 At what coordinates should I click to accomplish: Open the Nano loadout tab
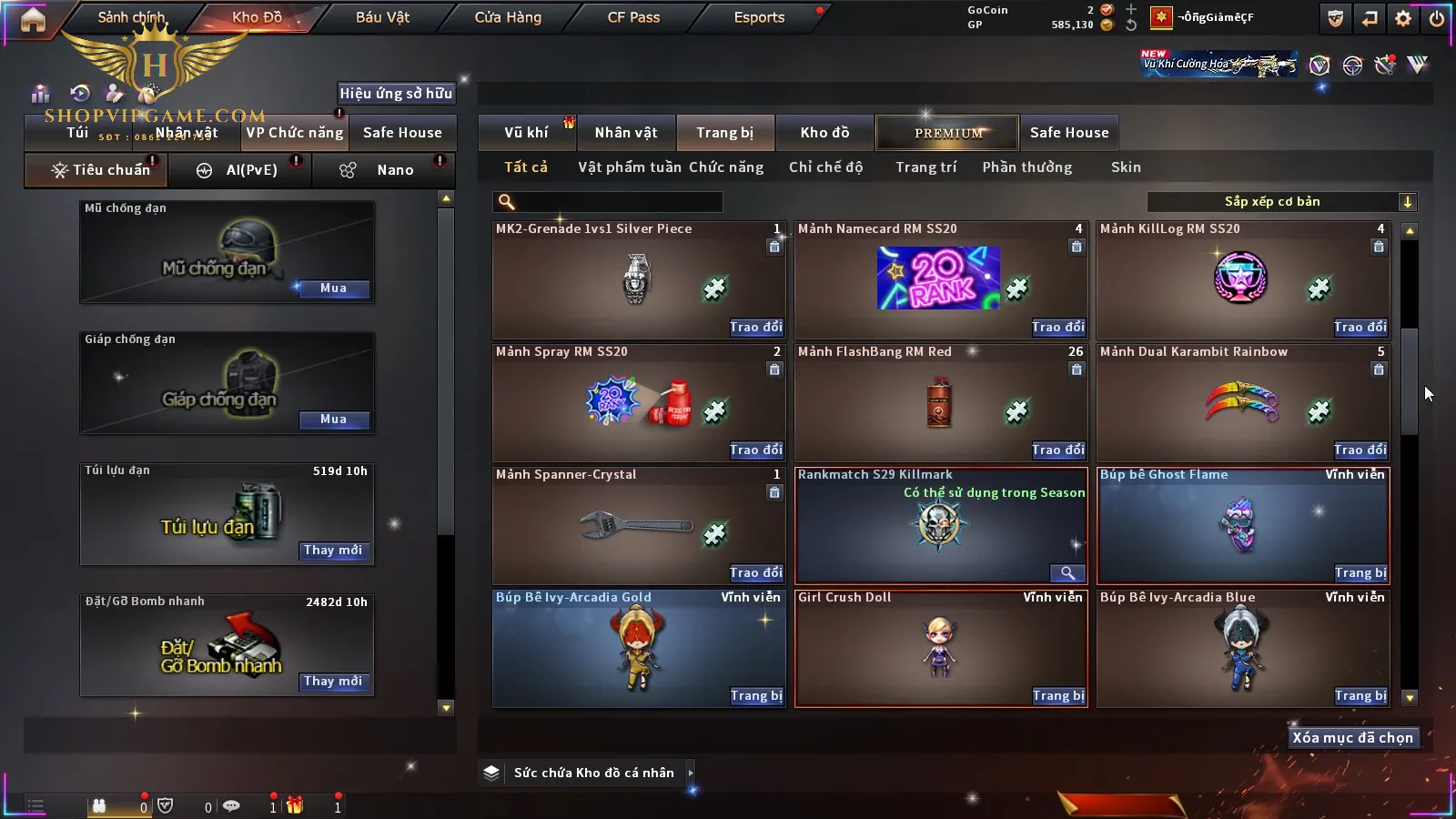[394, 170]
